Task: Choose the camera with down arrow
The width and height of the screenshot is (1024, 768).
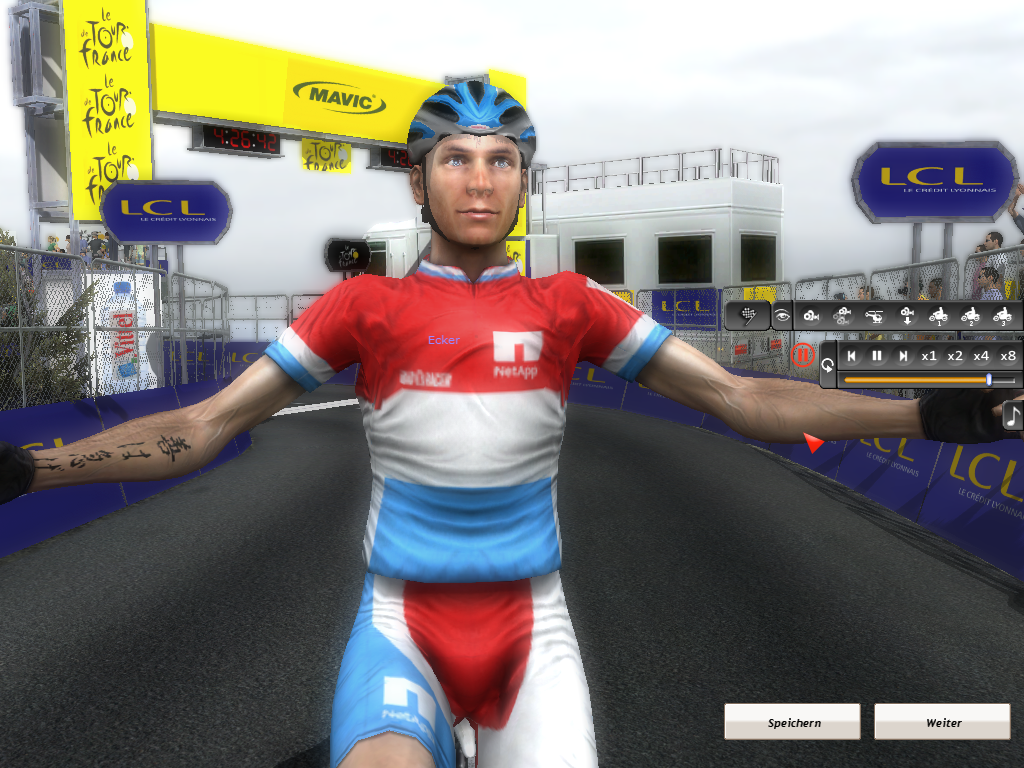Action: [x=907, y=316]
